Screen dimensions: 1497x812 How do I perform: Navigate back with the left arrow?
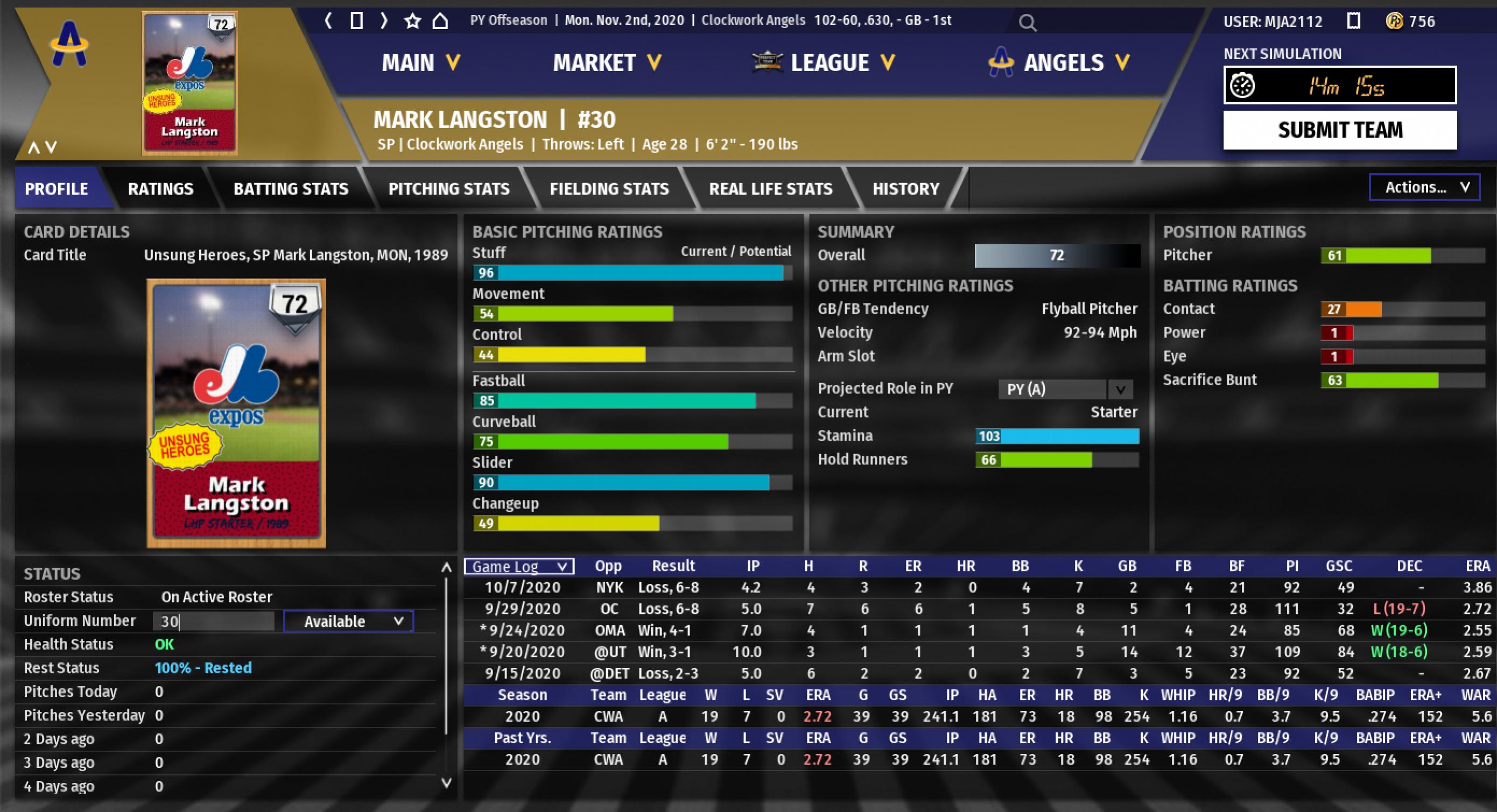tap(328, 21)
